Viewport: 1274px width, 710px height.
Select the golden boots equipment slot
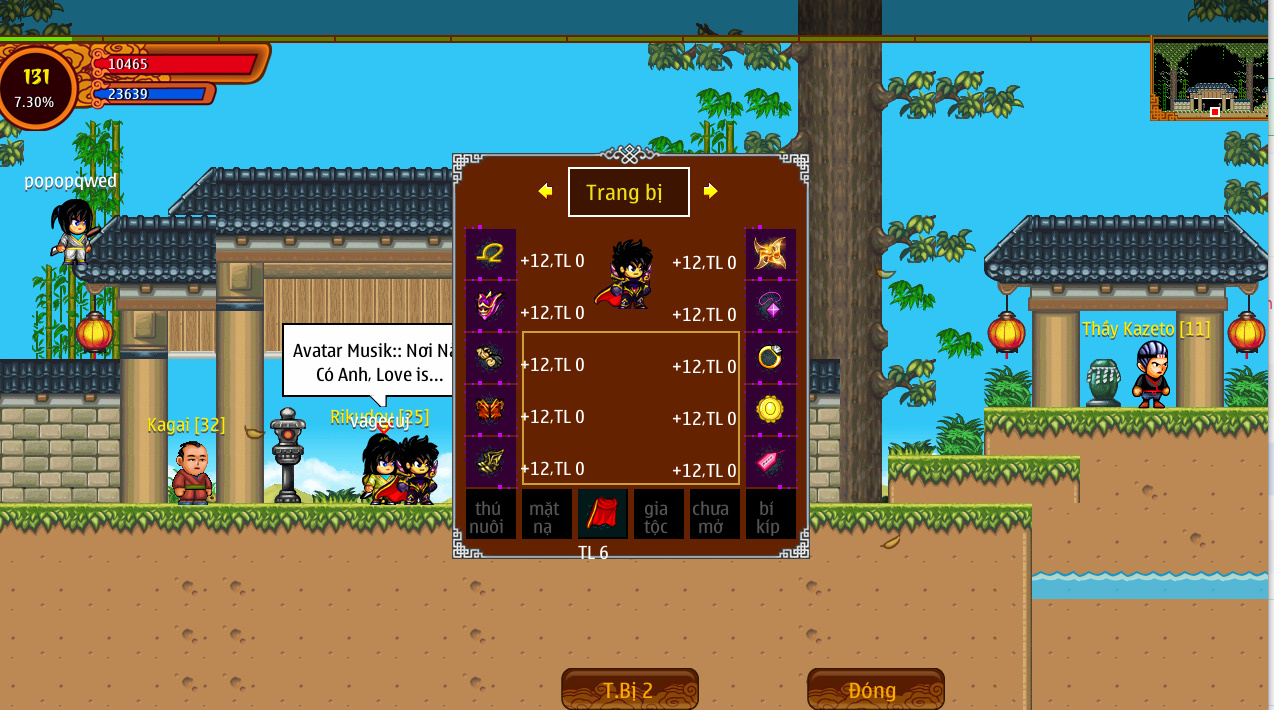point(491,461)
